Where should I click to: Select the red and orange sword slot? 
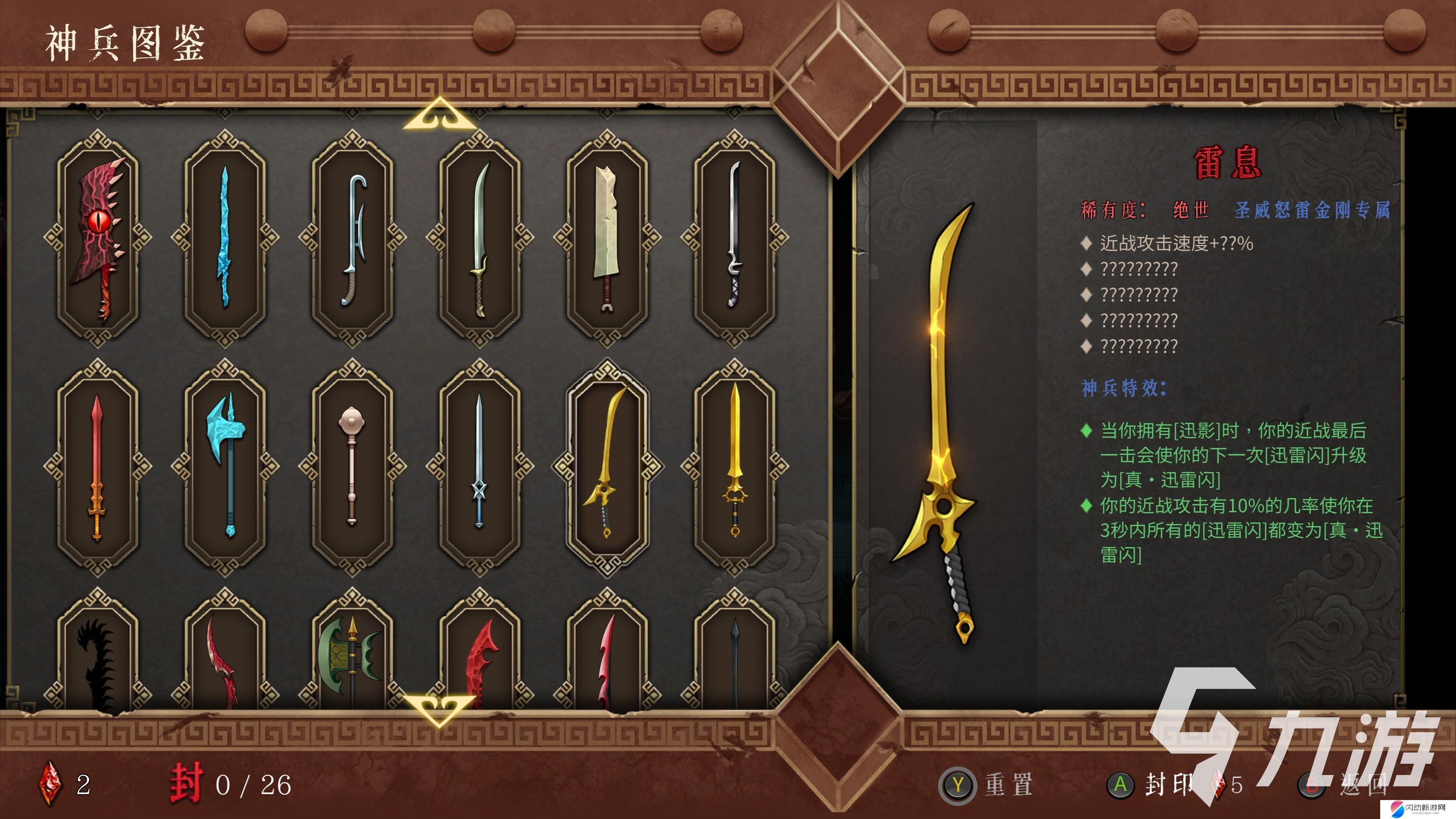click(x=98, y=467)
